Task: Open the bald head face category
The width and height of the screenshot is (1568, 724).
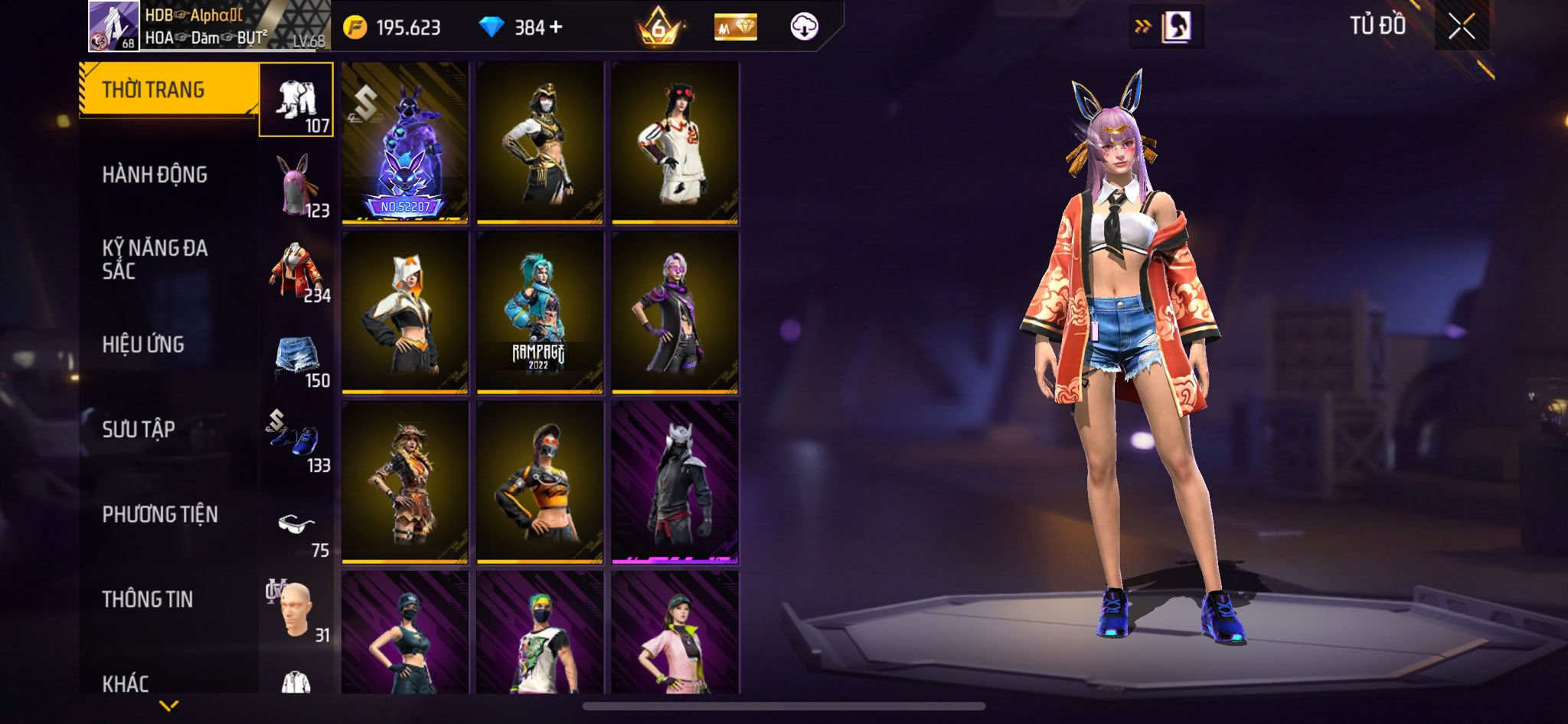Action: click(296, 611)
